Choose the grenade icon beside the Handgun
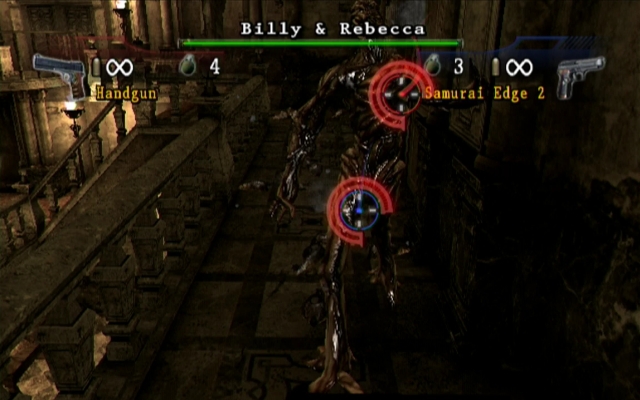 click(186, 67)
